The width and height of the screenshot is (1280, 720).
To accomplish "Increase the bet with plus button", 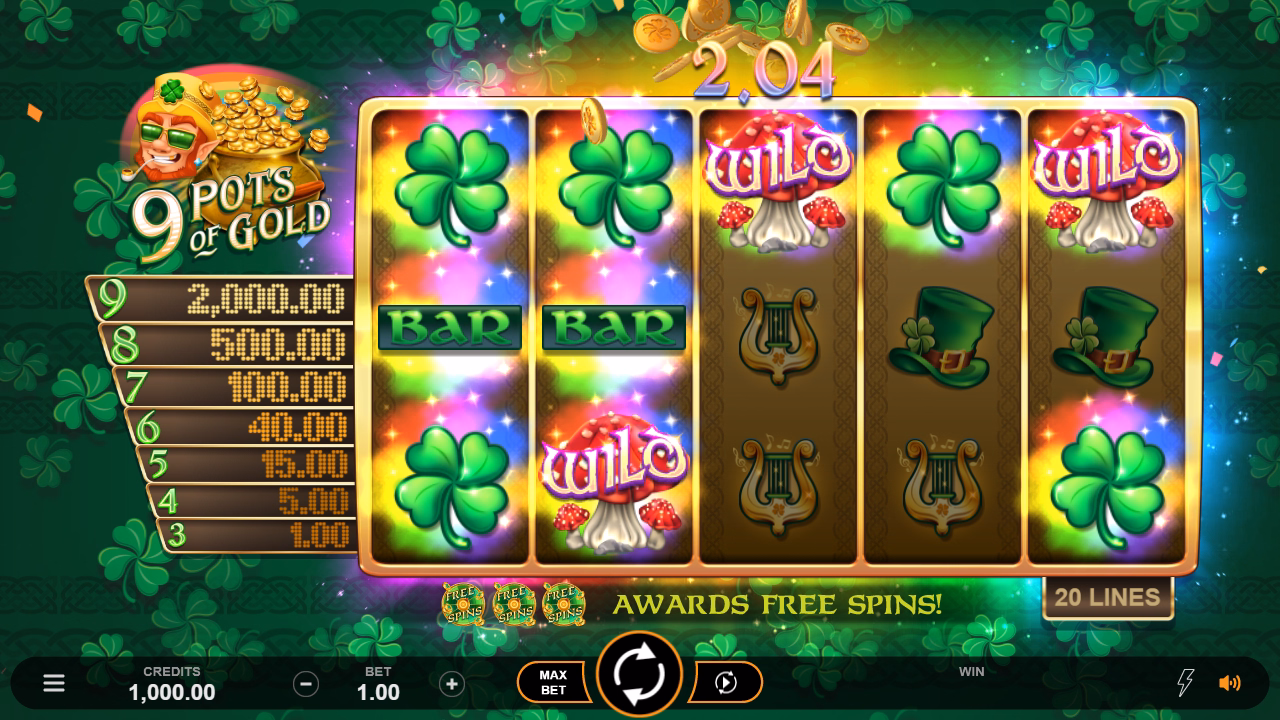I will coord(452,684).
